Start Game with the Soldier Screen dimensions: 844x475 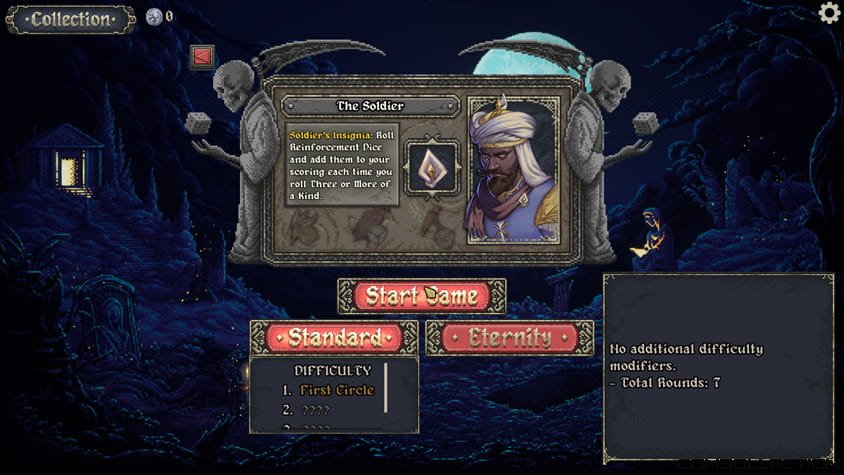421,296
